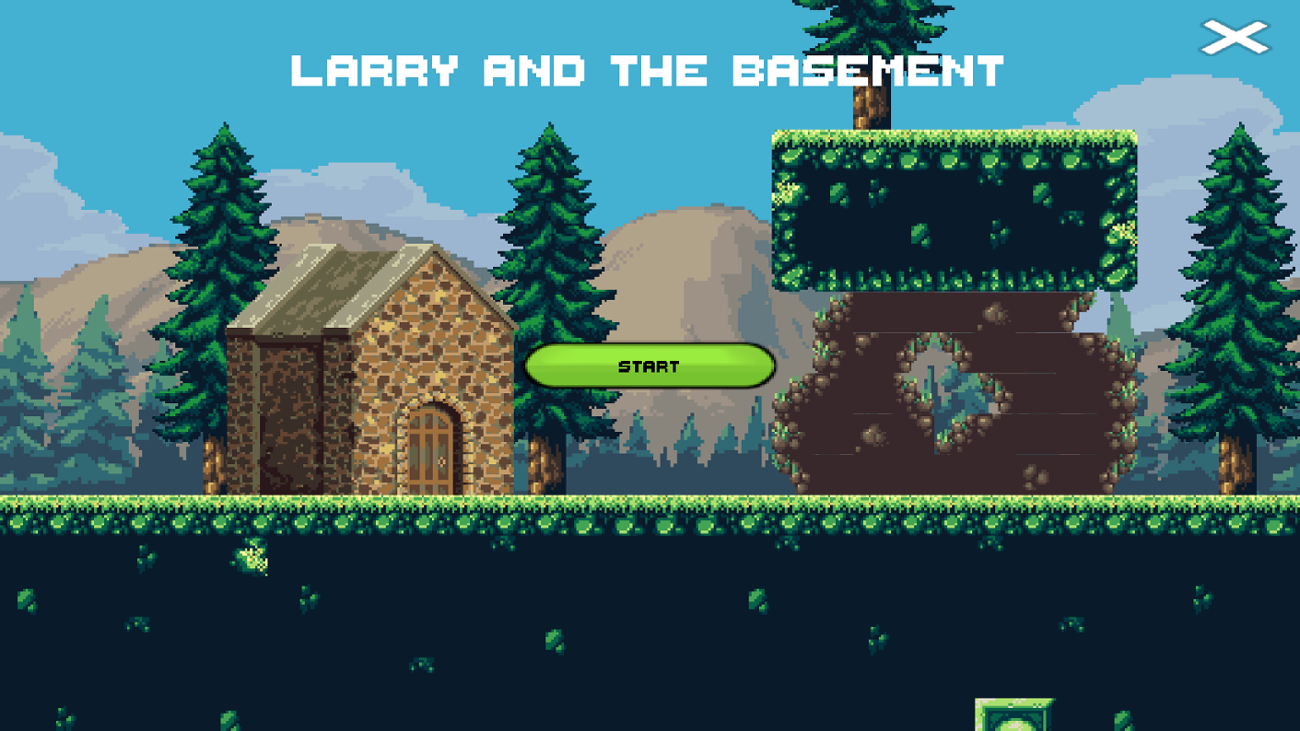Click the grassy ground strip
Image resolution: width=1300 pixels, height=731 pixels.
[x=150, y=510]
